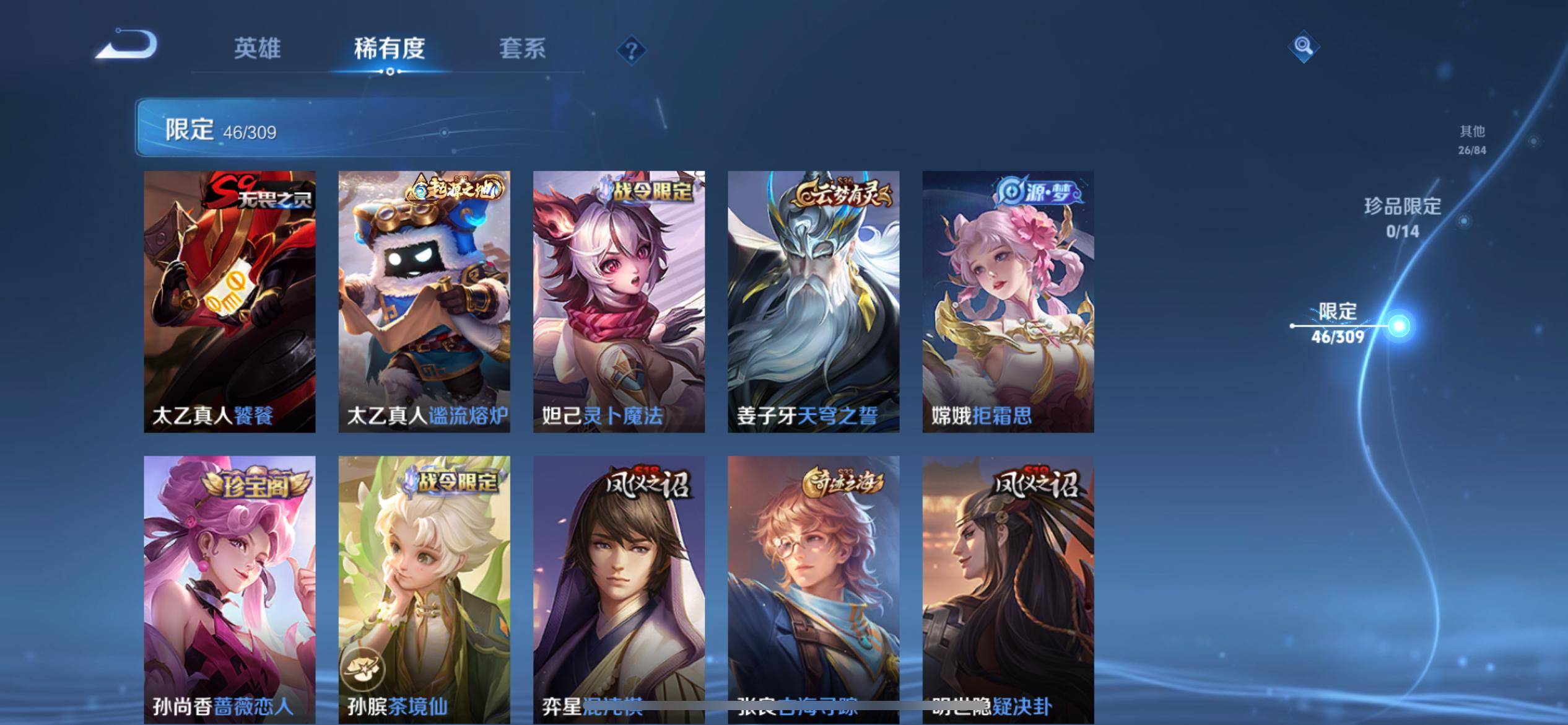Click the magnifying glass search icon
This screenshot has width=1568, height=725.
(1303, 46)
